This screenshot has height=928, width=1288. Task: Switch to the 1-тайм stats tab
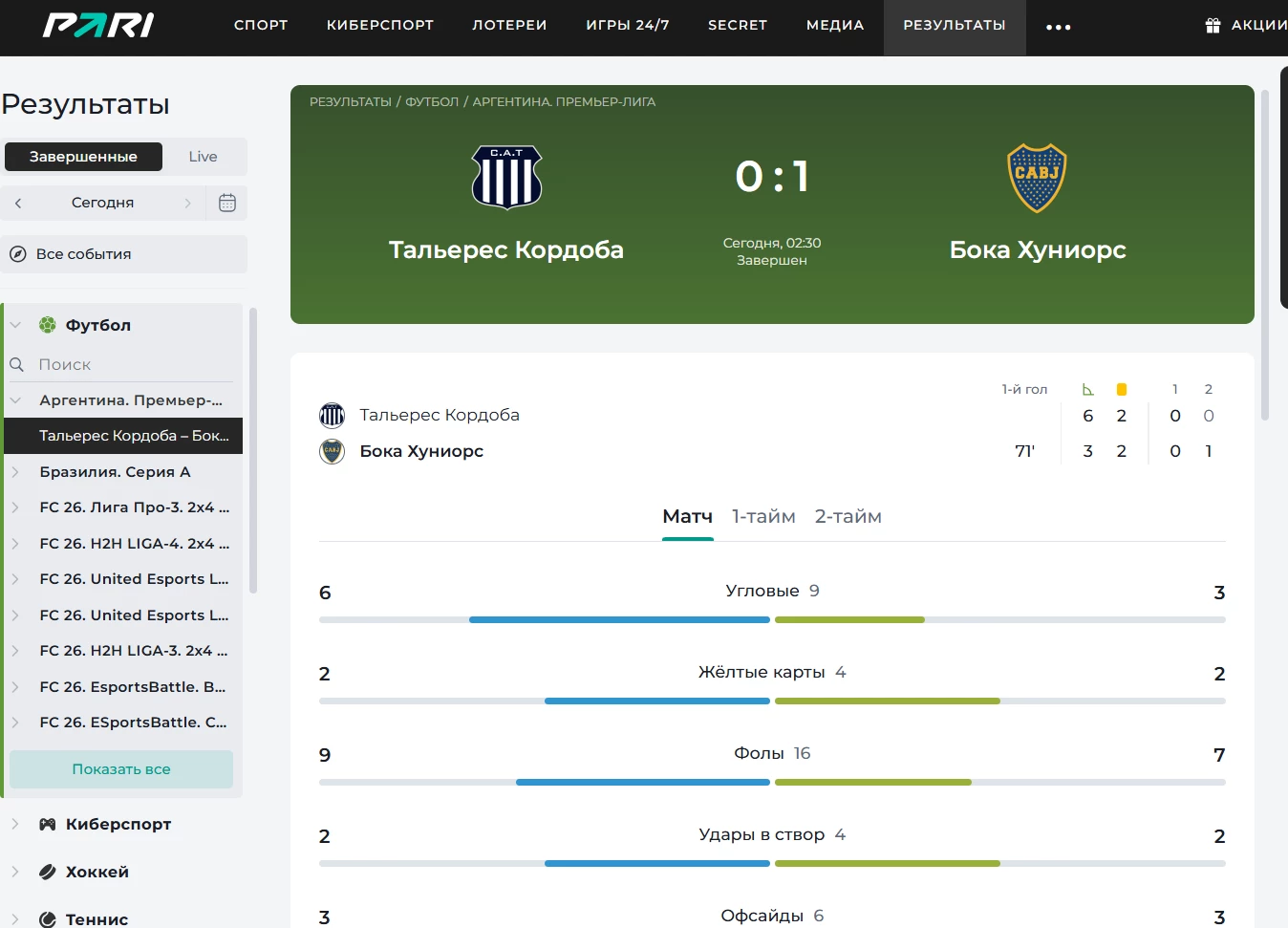(x=763, y=516)
